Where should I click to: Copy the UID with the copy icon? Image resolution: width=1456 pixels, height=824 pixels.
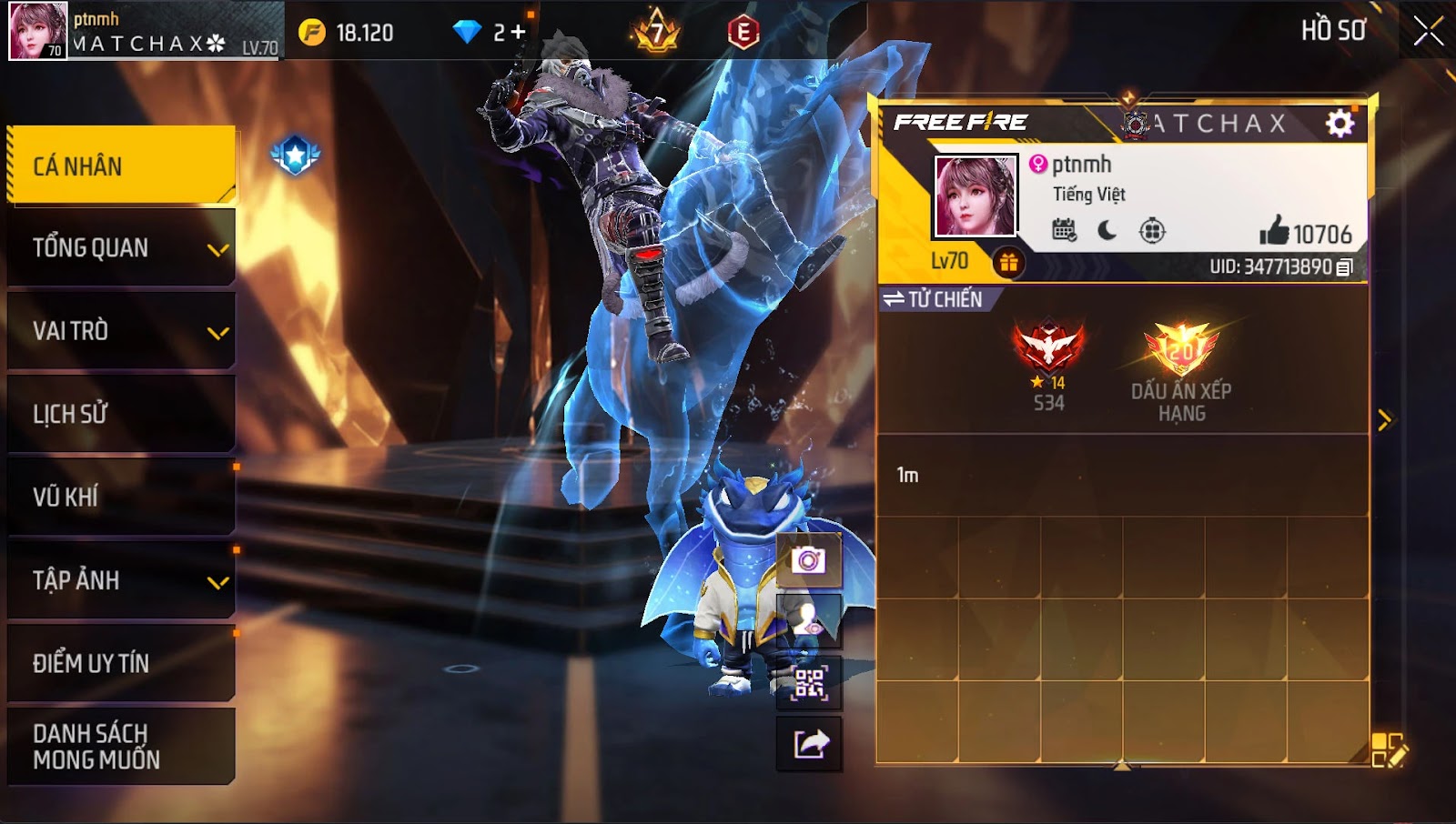[1345, 266]
